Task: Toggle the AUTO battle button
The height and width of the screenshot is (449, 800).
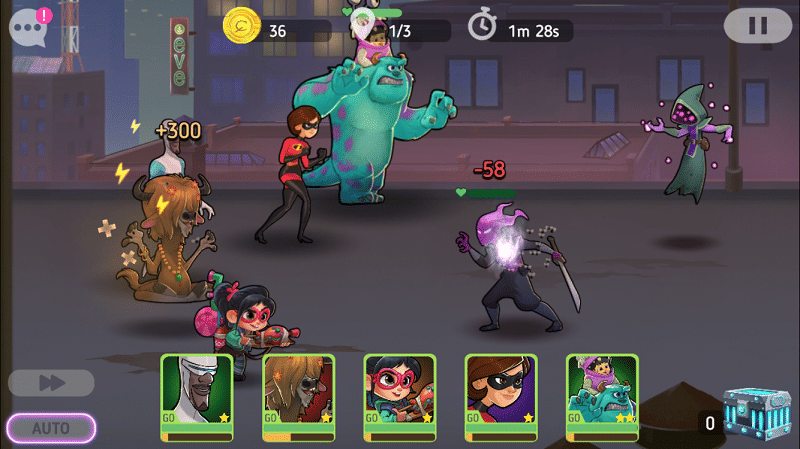Action: (51, 428)
